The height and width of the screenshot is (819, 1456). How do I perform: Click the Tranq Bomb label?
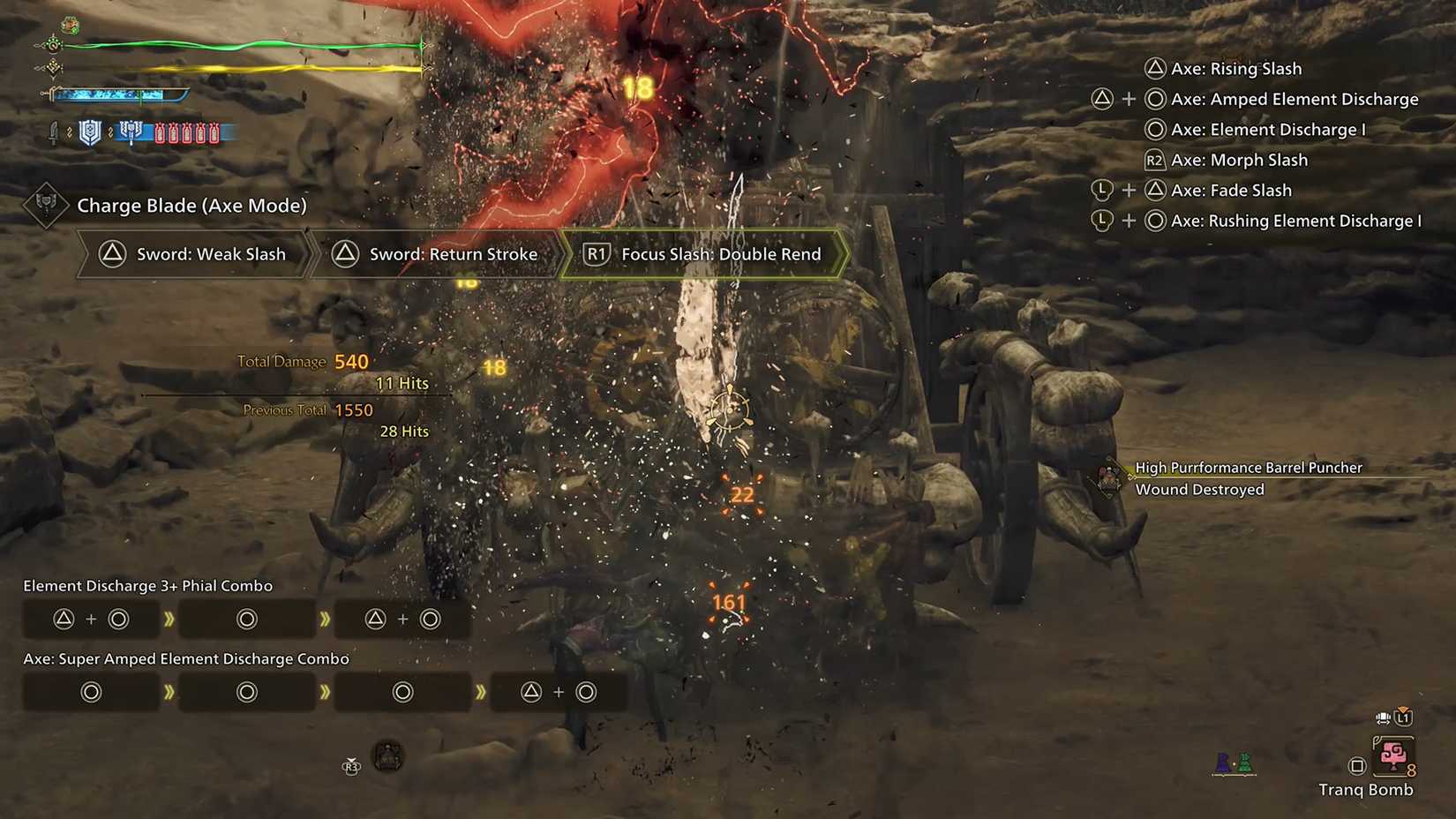click(x=1368, y=791)
